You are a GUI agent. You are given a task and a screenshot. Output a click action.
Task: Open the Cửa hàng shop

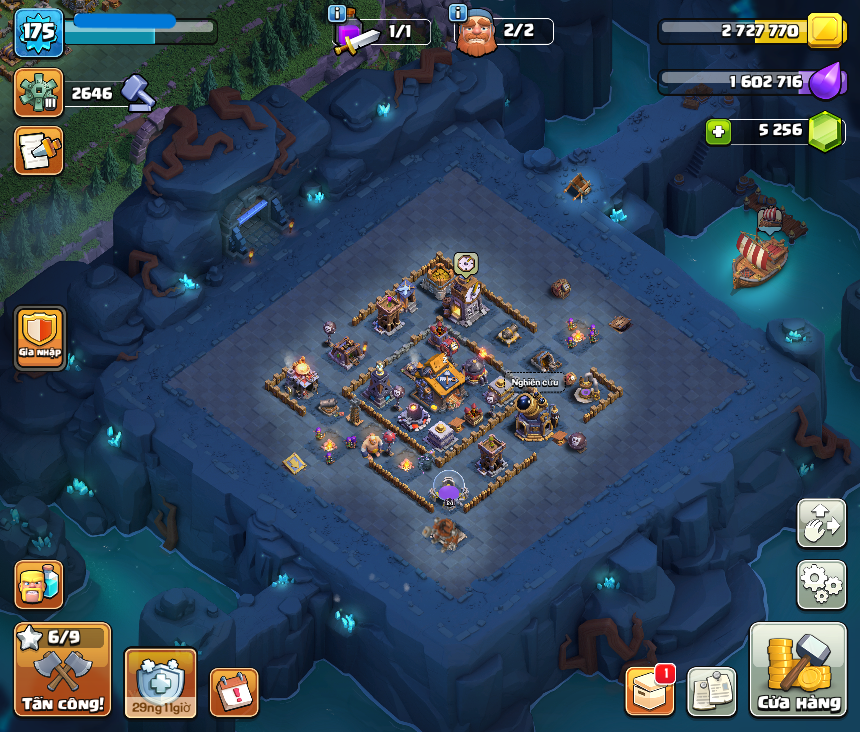798,670
